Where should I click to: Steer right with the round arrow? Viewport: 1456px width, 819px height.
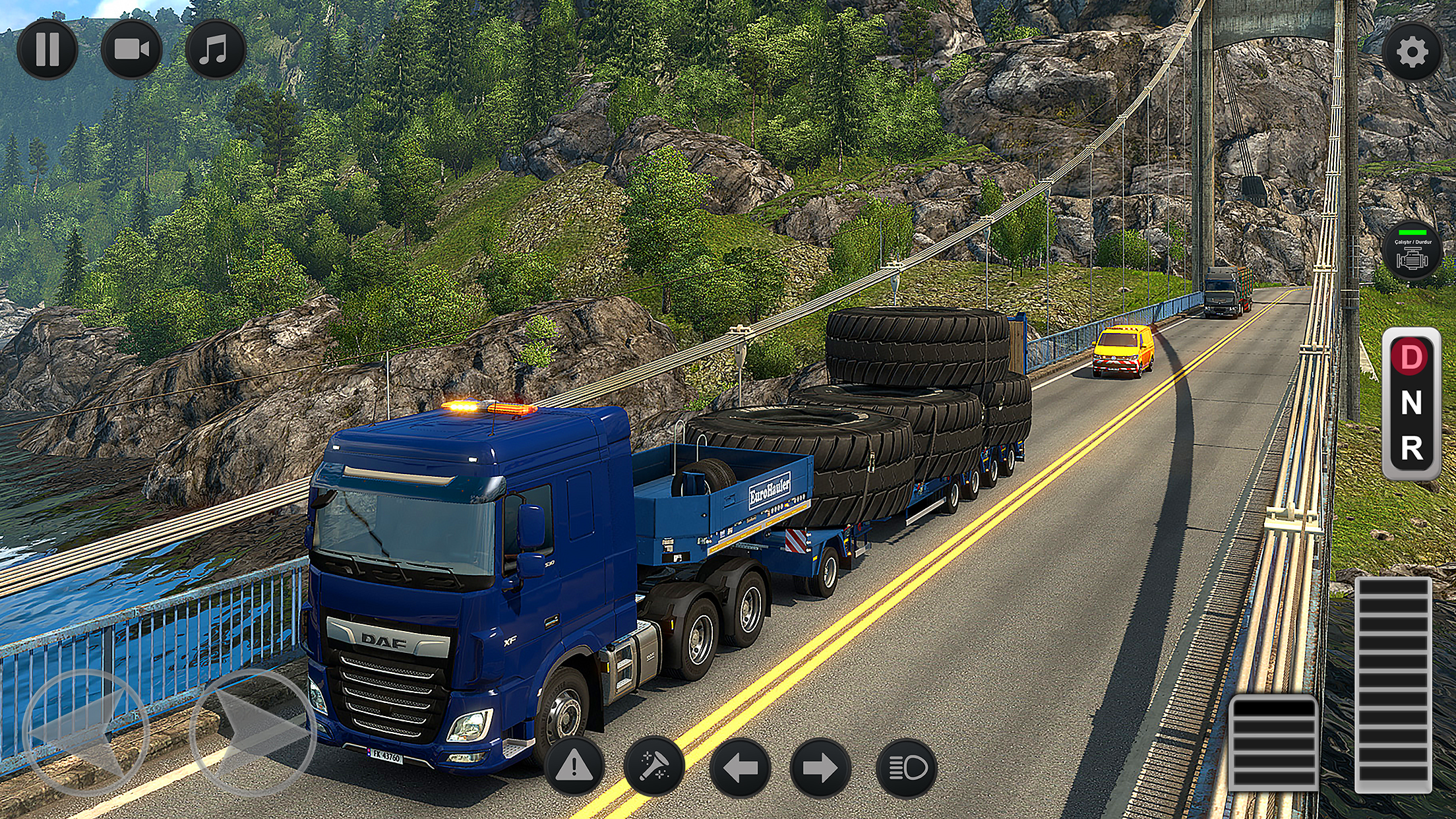pyautogui.click(x=253, y=732)
